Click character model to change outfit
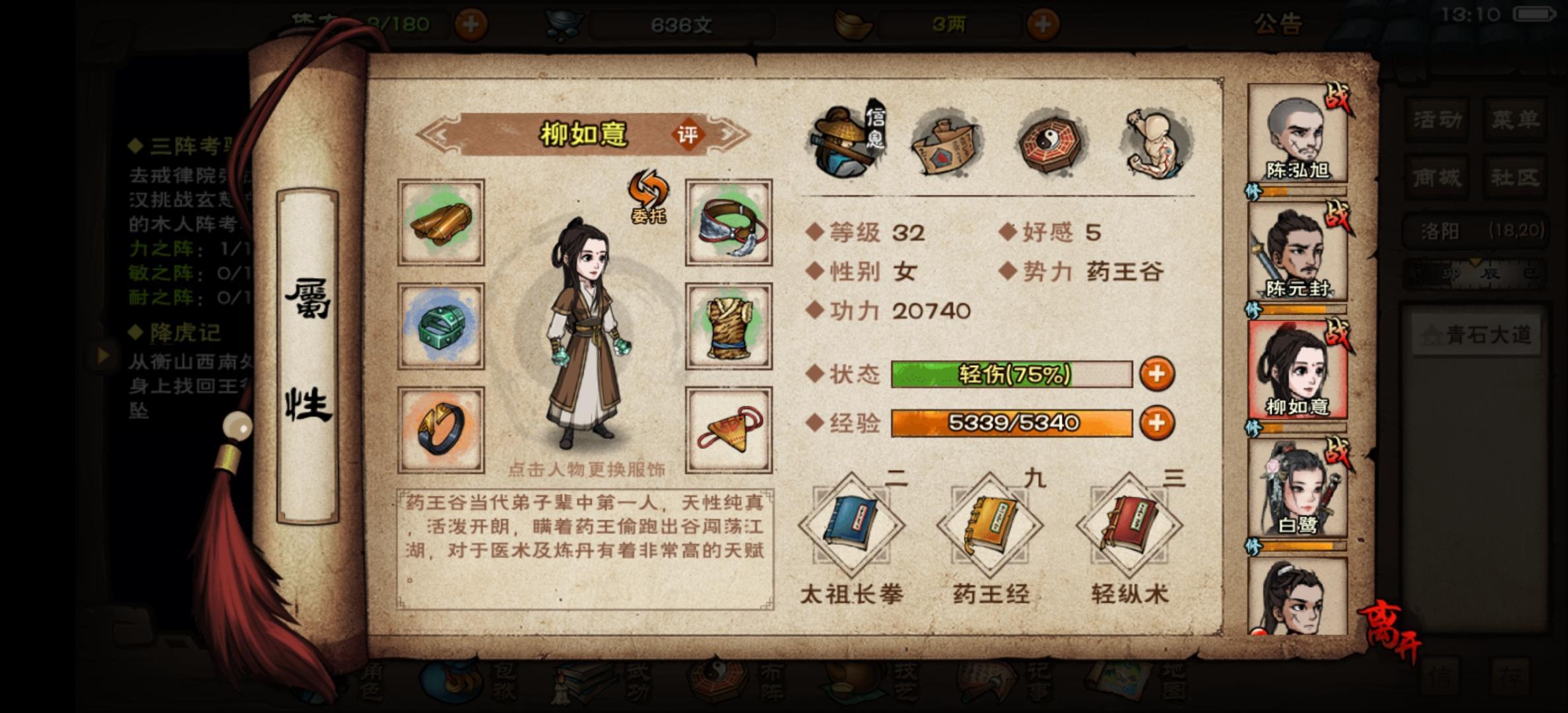 (x=587, y=330)
